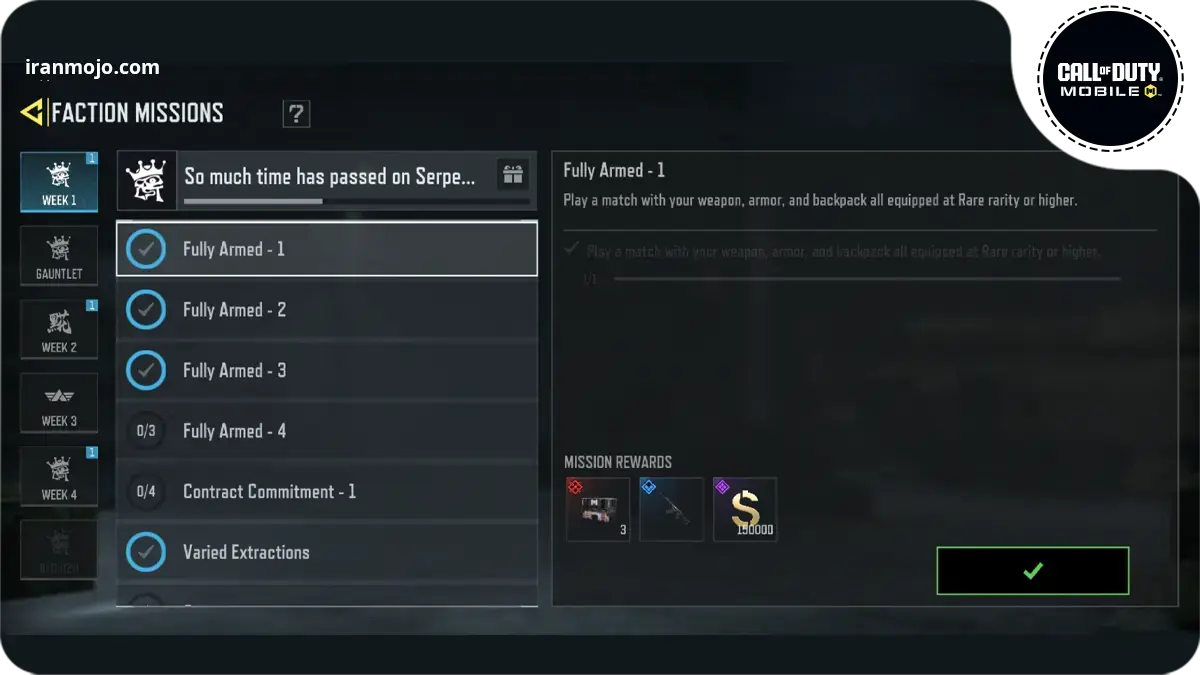Open the Fully Armed - 4 mission
The height and width of the screenshot is (675, 1200).
[x=327, y=431]
